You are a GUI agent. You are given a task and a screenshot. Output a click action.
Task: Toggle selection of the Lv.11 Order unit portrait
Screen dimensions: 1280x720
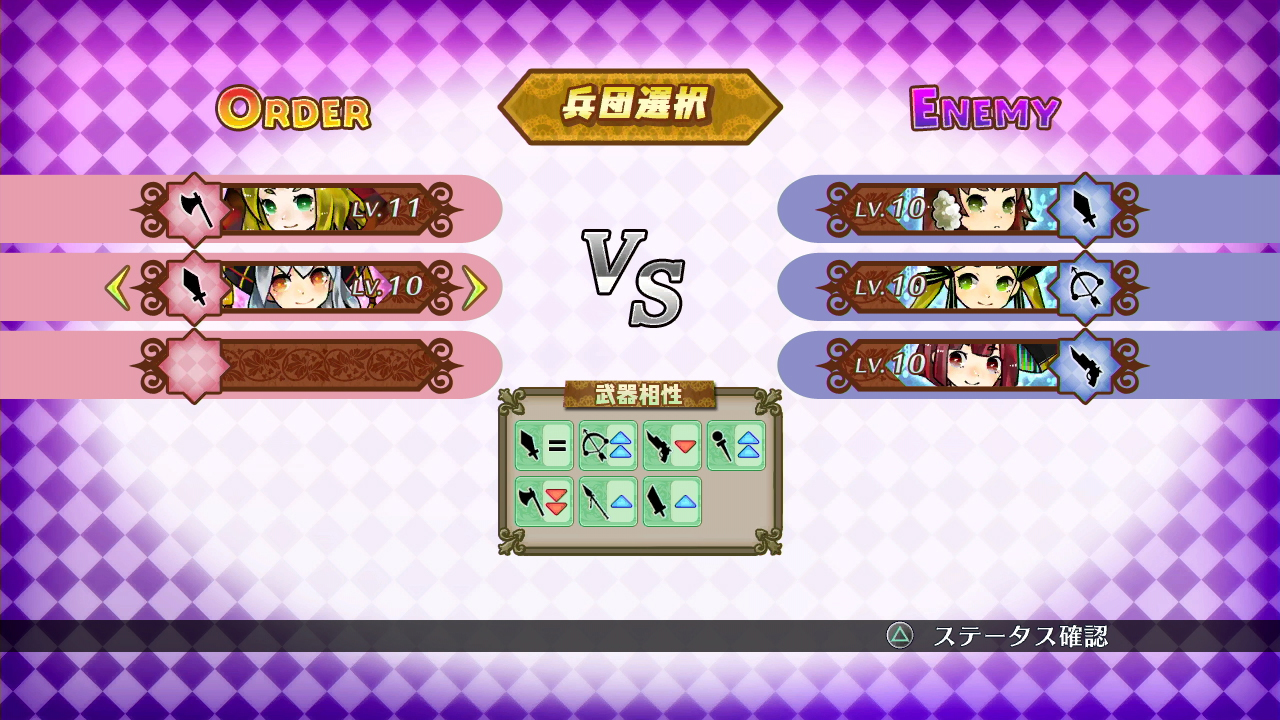pyautogui.click(x=290, y=207)
